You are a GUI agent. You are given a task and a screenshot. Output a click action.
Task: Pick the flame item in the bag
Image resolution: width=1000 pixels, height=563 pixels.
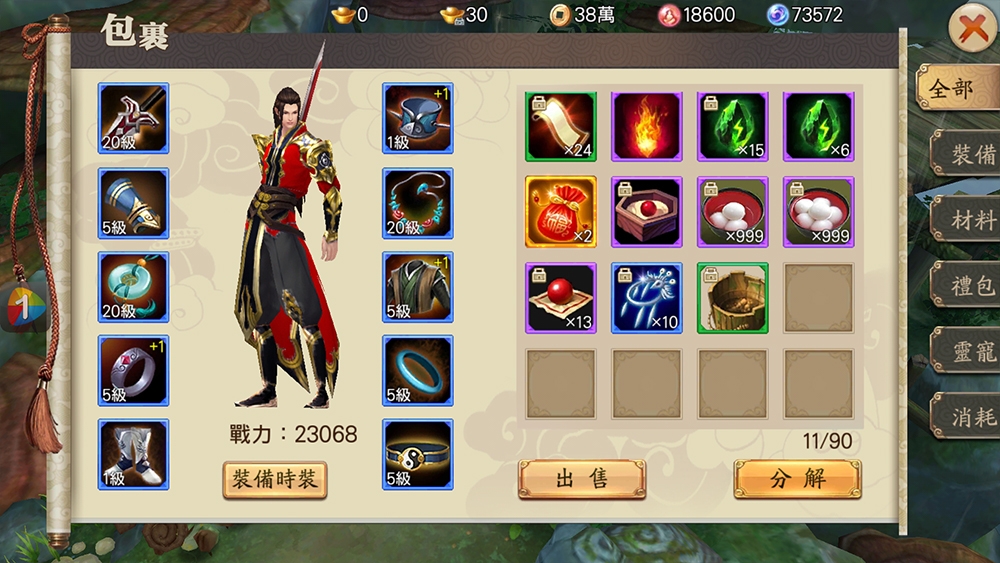click(646, 127)
